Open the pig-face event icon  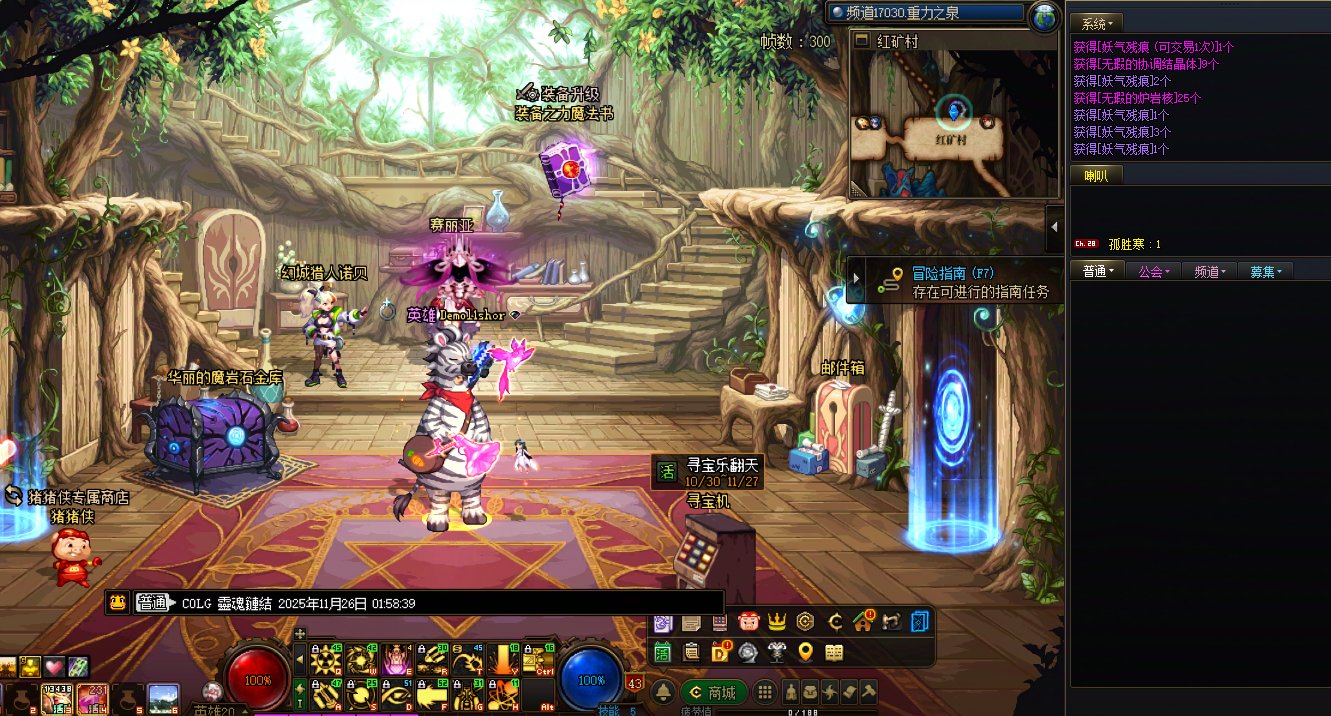coord(749,622)
